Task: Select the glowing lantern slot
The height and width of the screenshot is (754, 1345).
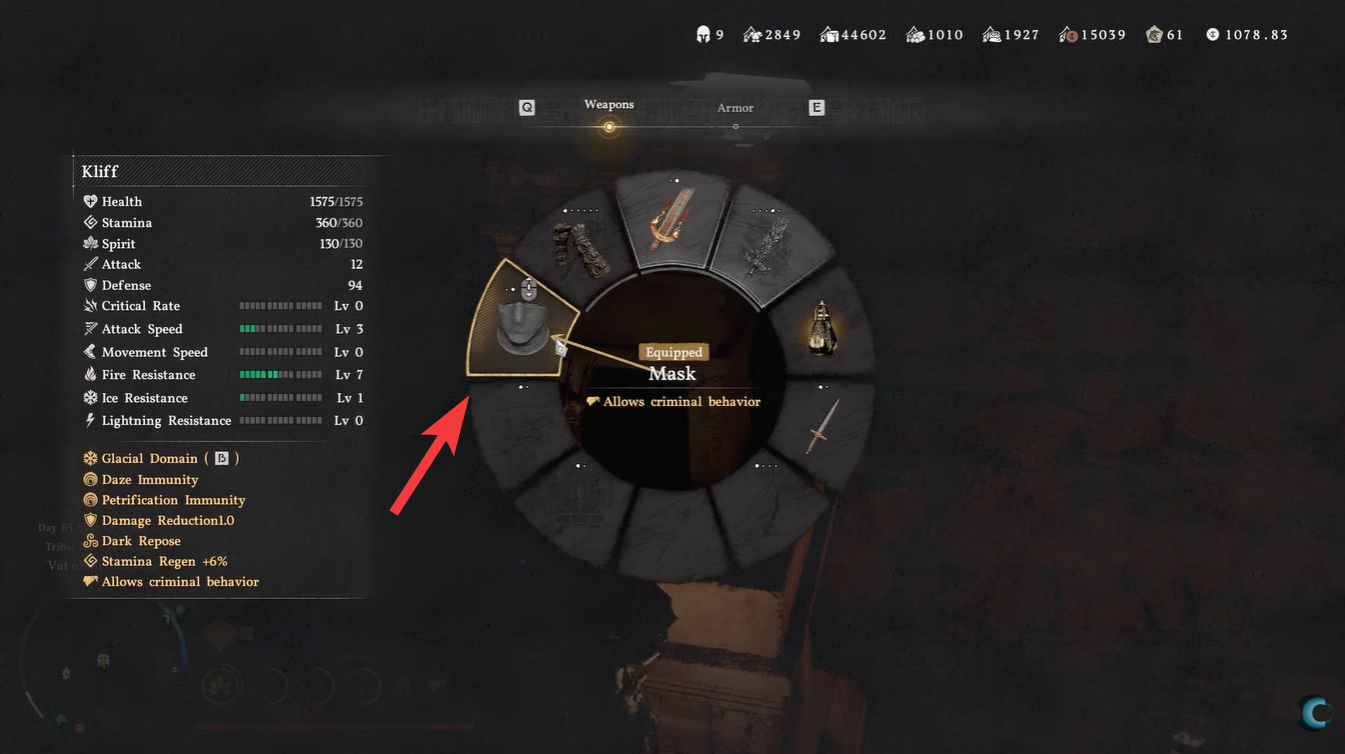Action: point(823,327)
